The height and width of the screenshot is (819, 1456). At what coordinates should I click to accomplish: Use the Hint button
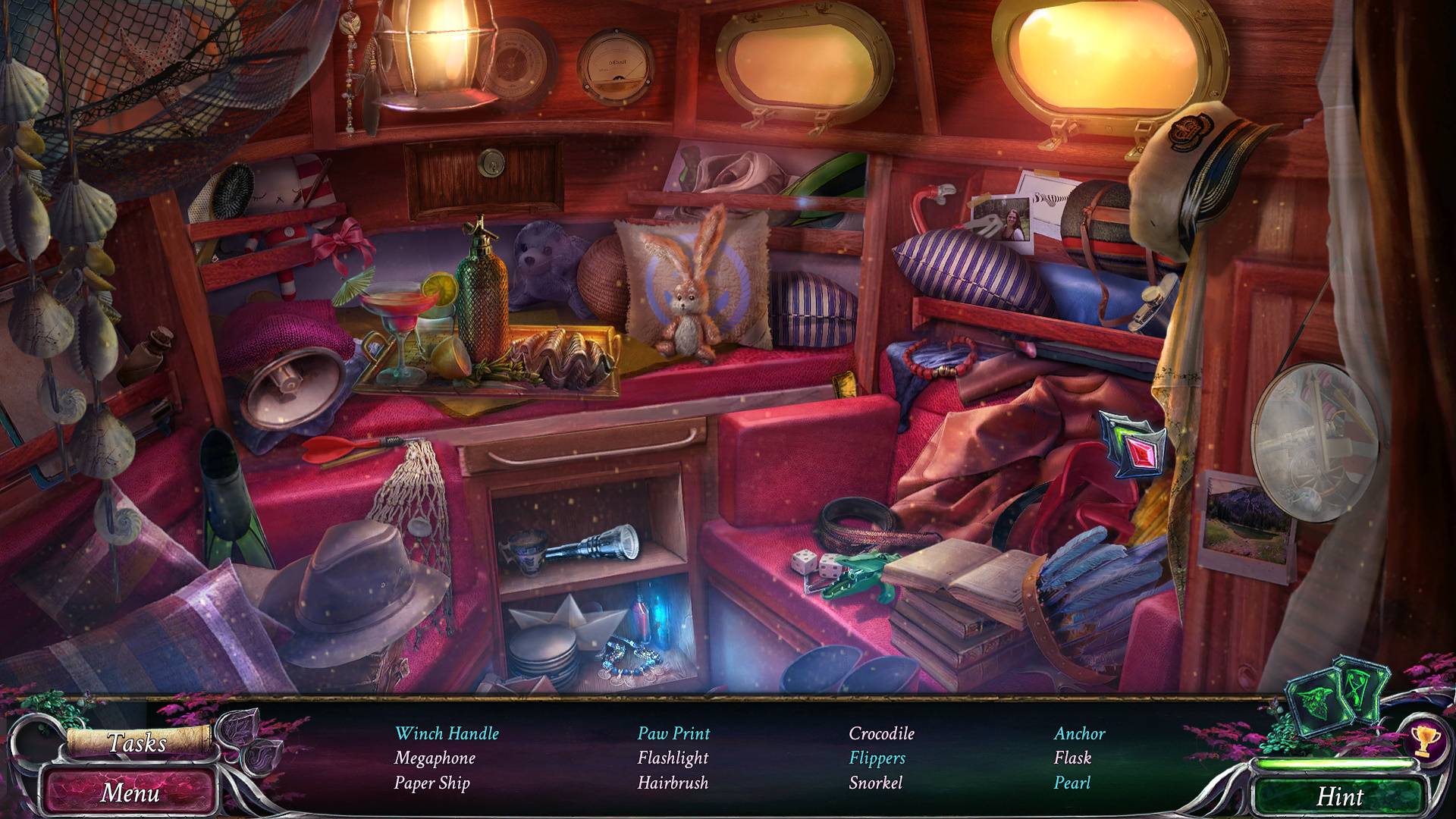[1339, 796]
